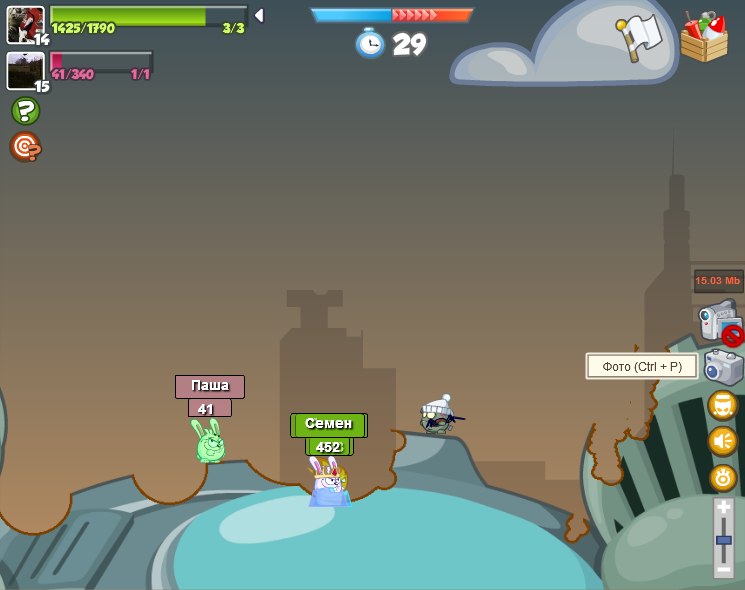Viewport: 745px width, 590px height.
Task: Toggle video recording camcorder icon
Action: (719, 322)
